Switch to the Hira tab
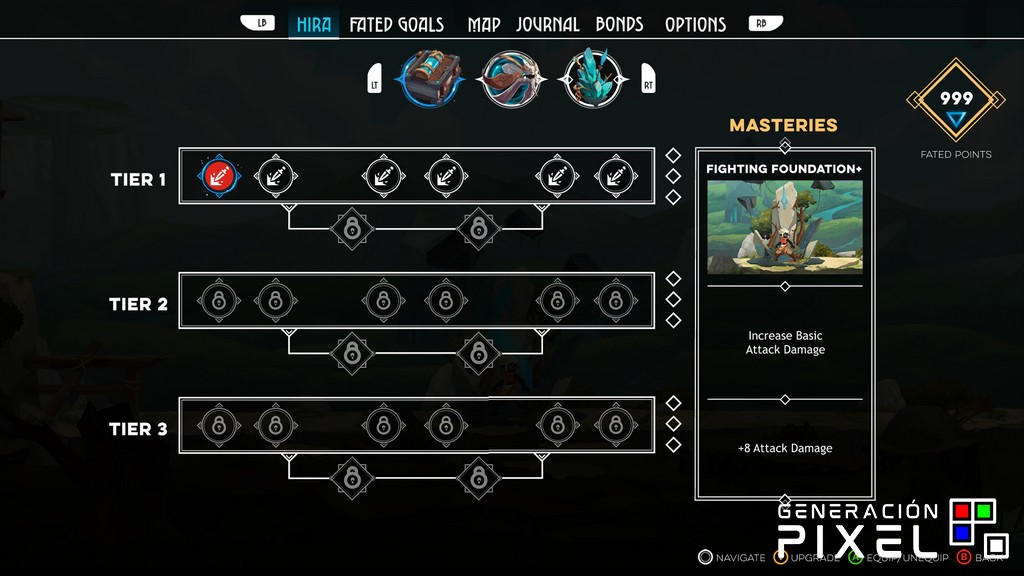 (x=314, y=24)
